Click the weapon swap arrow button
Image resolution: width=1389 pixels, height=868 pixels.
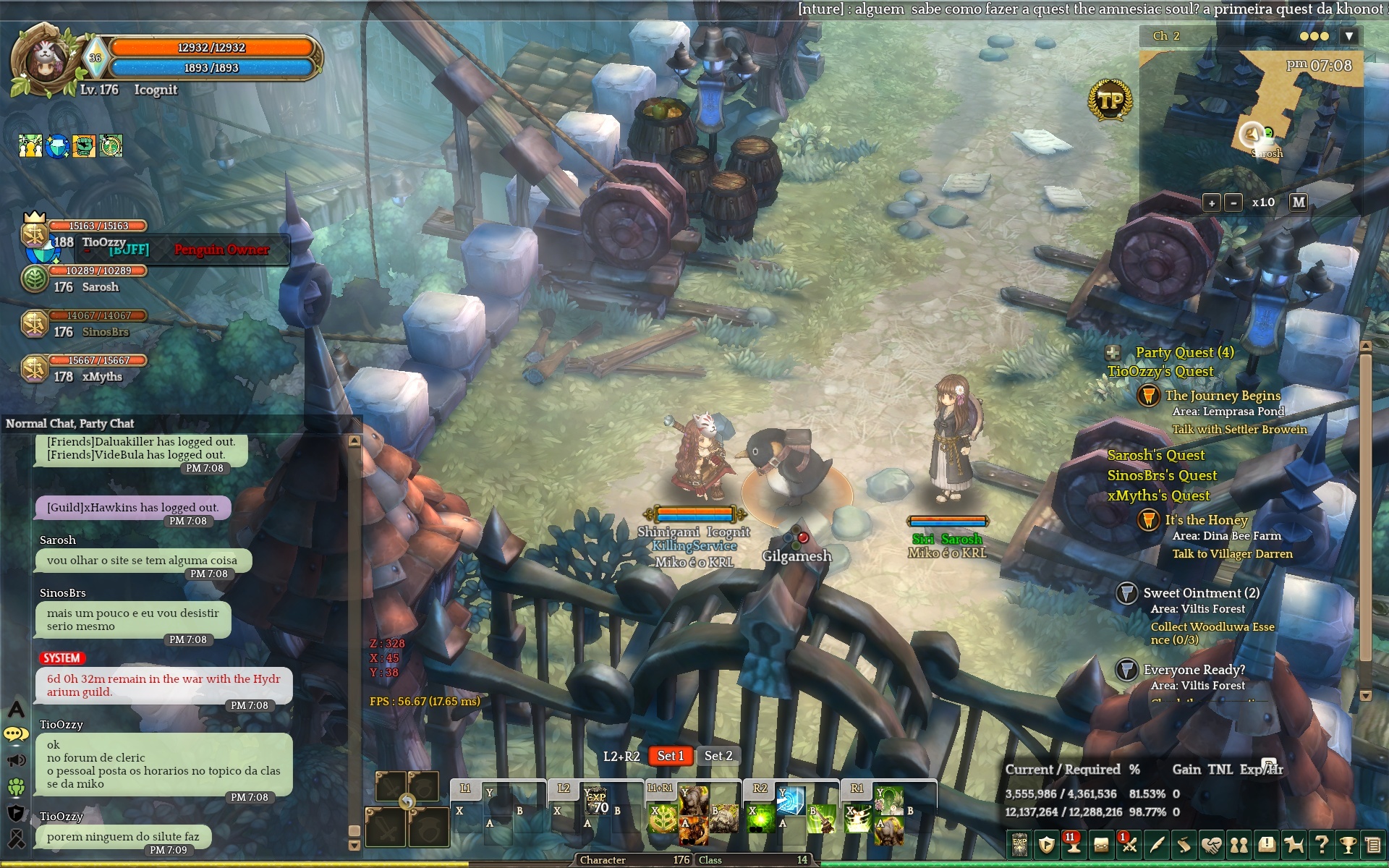tap(407, 801)
